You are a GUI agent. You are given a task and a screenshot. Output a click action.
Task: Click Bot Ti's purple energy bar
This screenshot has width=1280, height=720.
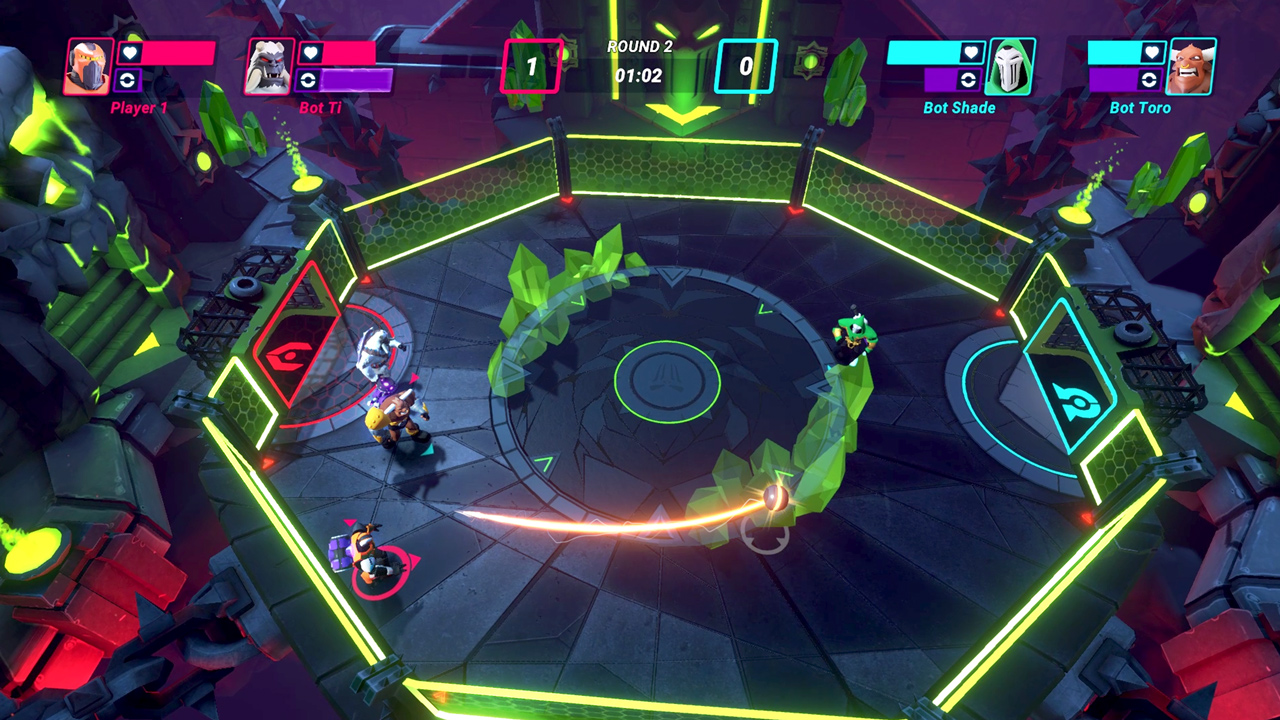pyautogui.click(x=355, y=79)
